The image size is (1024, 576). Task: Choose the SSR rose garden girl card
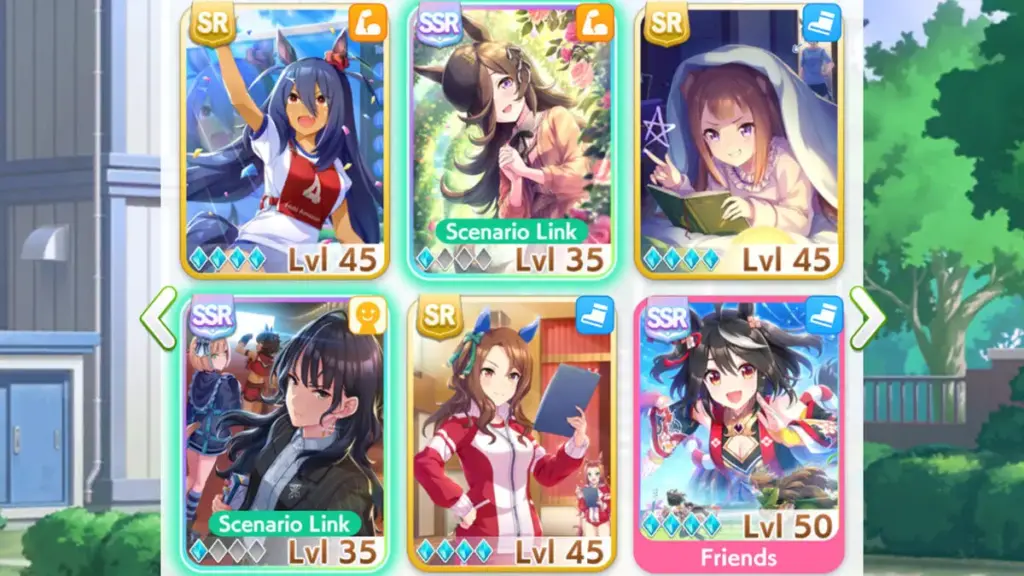coord(512,140)
